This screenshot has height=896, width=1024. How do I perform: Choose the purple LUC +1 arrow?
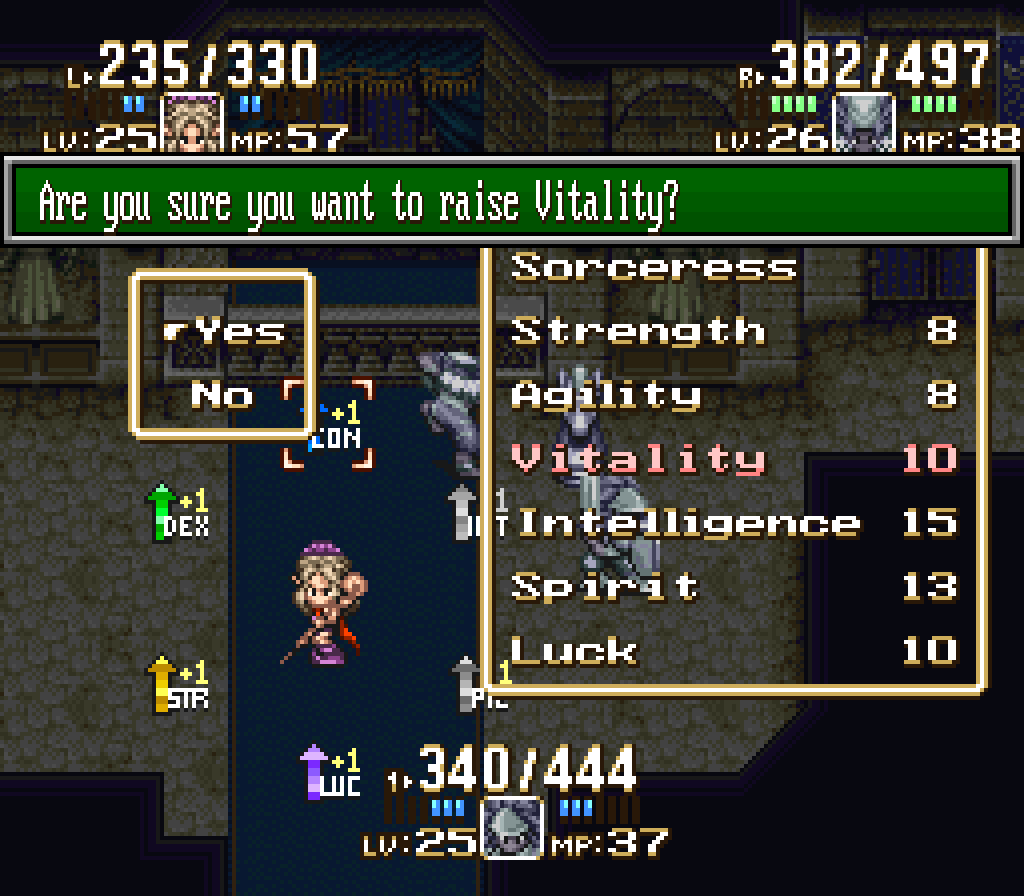click(331, 772)
